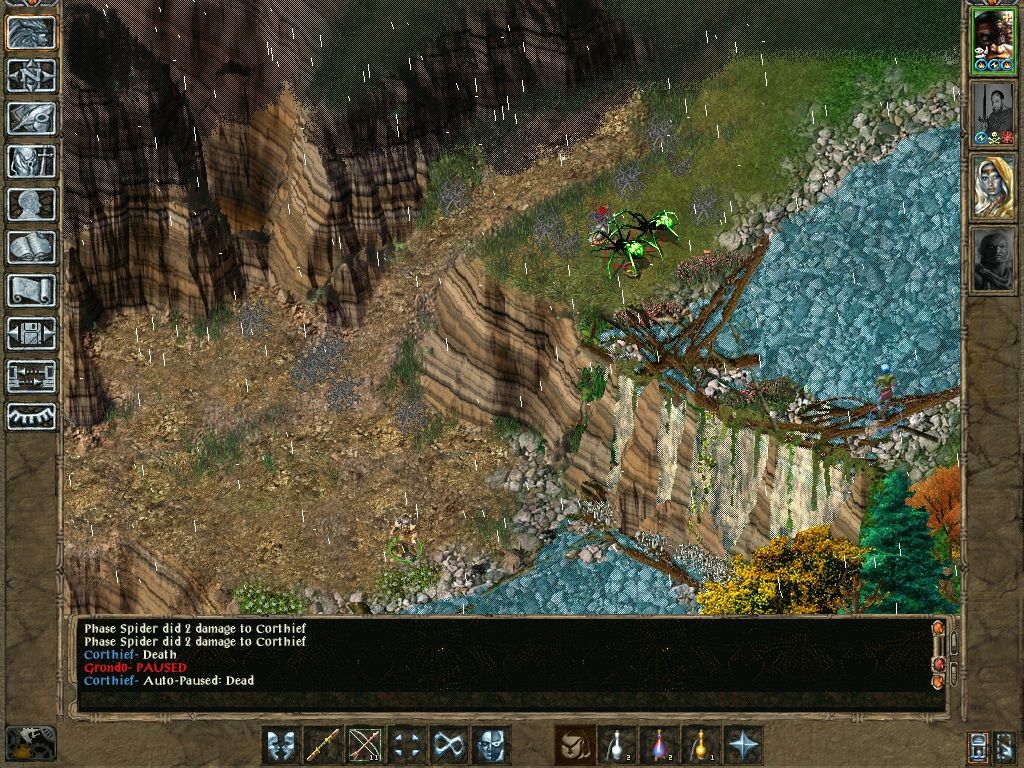Use the white potion flask quick item

[617, 745]
